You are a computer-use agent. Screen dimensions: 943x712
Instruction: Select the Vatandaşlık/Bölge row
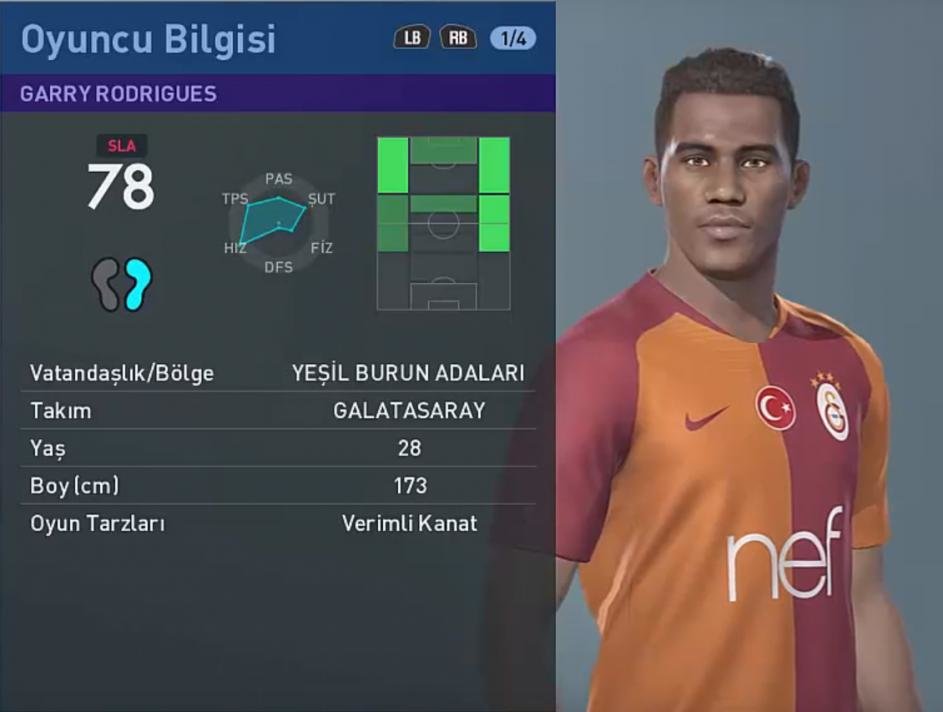tap(277, 373)
